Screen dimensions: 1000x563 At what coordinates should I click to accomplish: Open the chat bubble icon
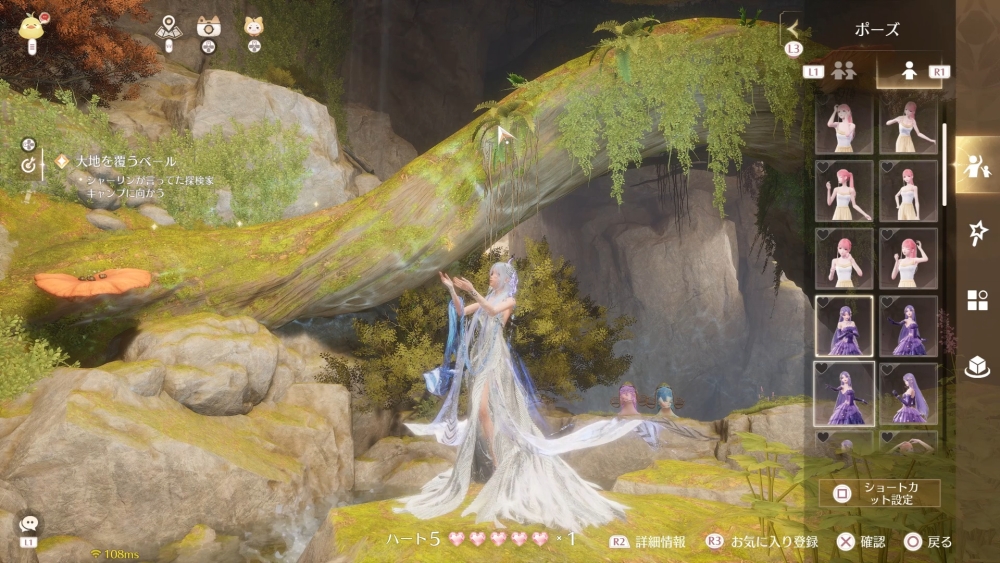[27, 524]
